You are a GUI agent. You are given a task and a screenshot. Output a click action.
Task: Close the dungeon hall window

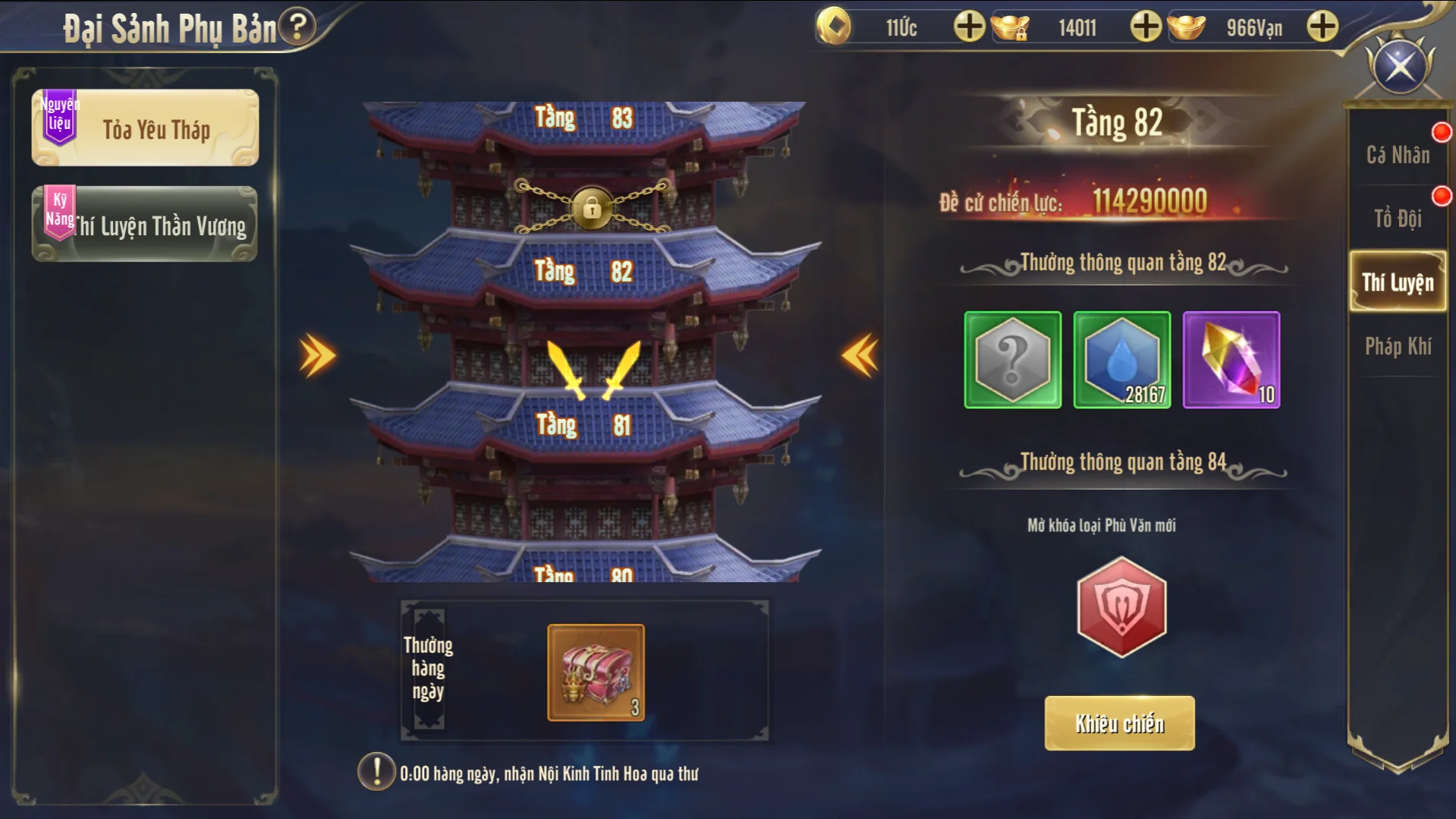point(1400,67)
